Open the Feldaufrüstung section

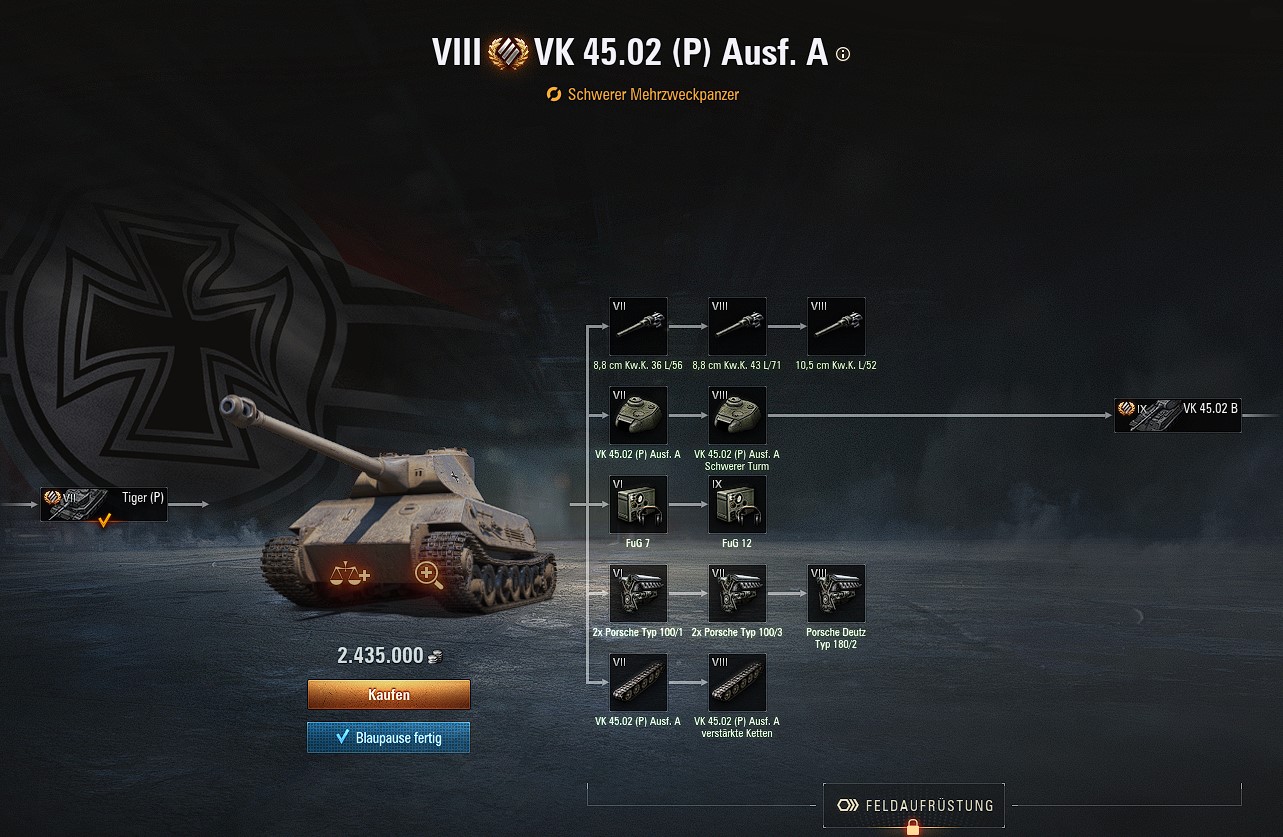[x=913, y=805]
